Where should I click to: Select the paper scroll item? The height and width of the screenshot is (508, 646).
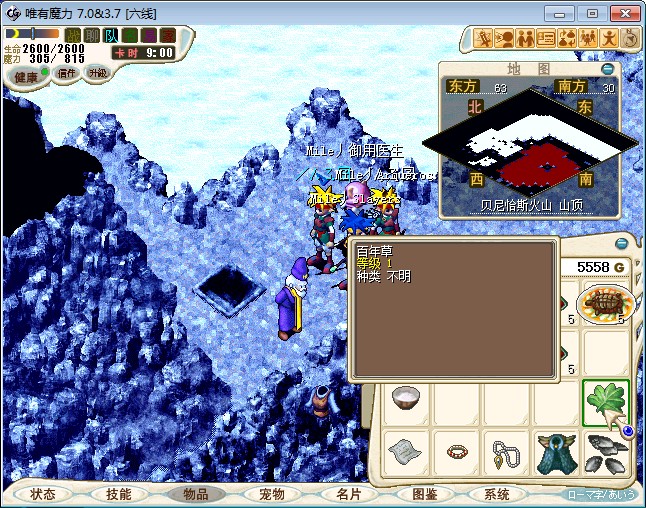(406, 451)
